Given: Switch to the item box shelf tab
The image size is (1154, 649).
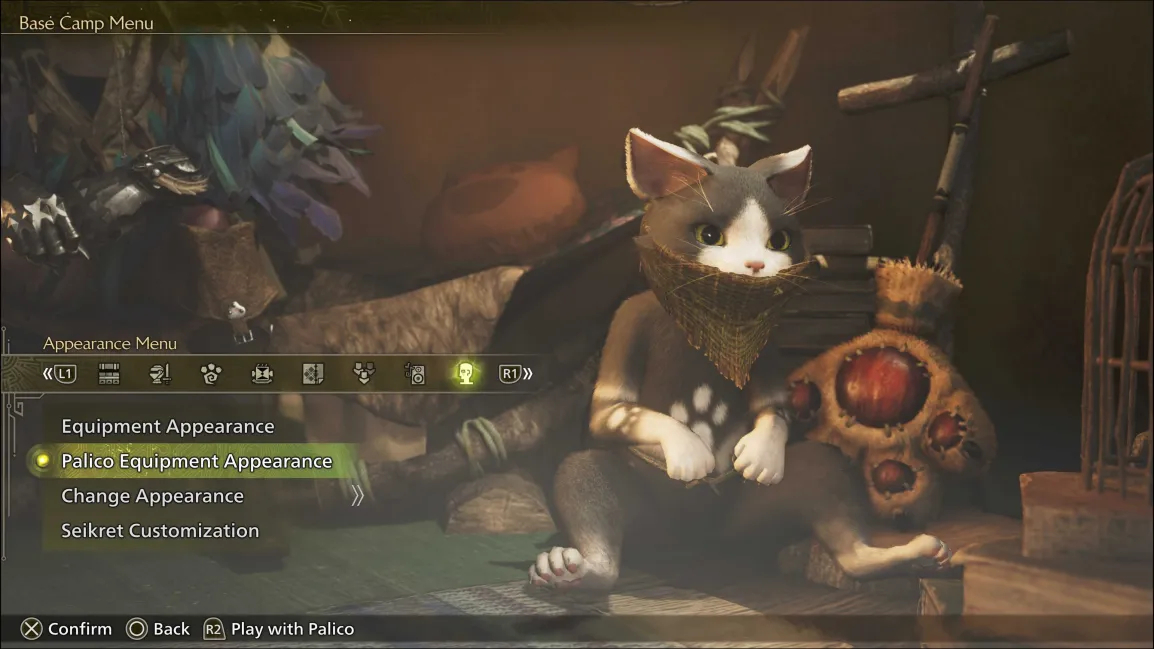Looking at the screenshot, I should point(109,374).
